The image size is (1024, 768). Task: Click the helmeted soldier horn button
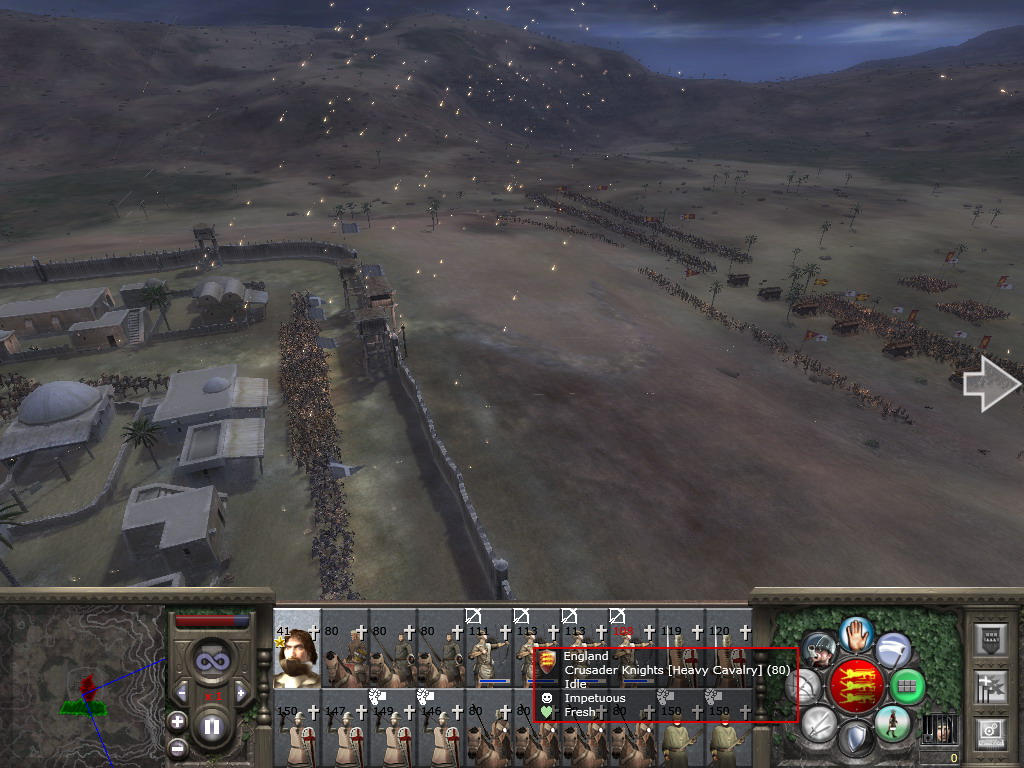click(820, 650)
